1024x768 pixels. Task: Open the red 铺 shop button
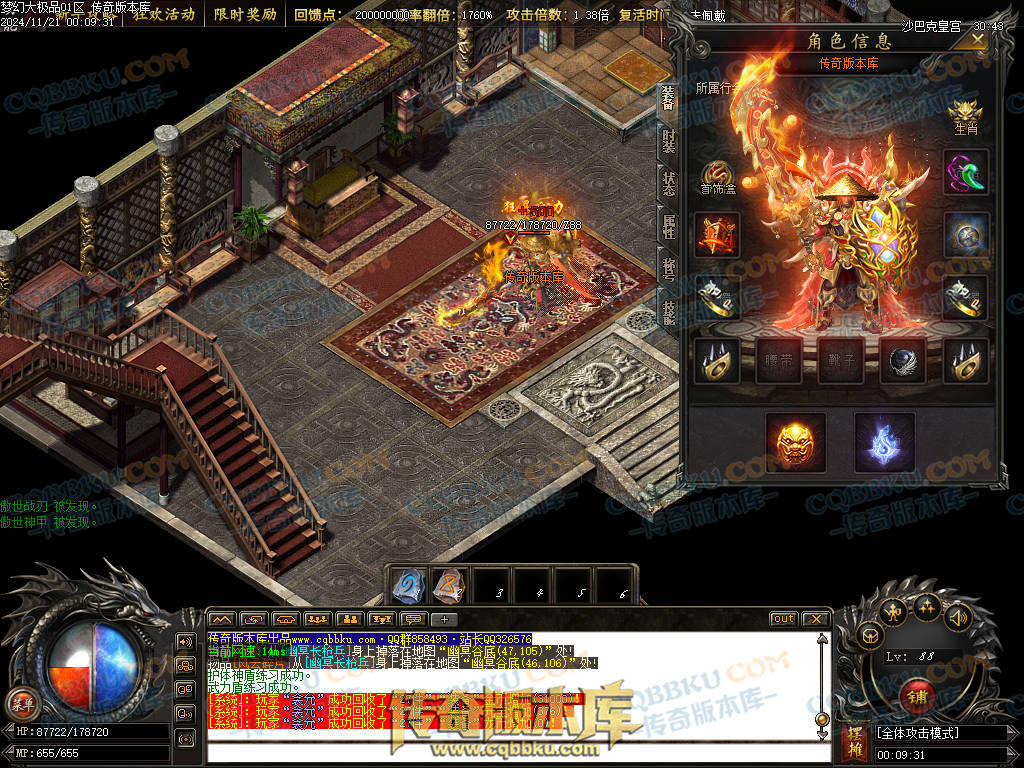coord(916,695)
